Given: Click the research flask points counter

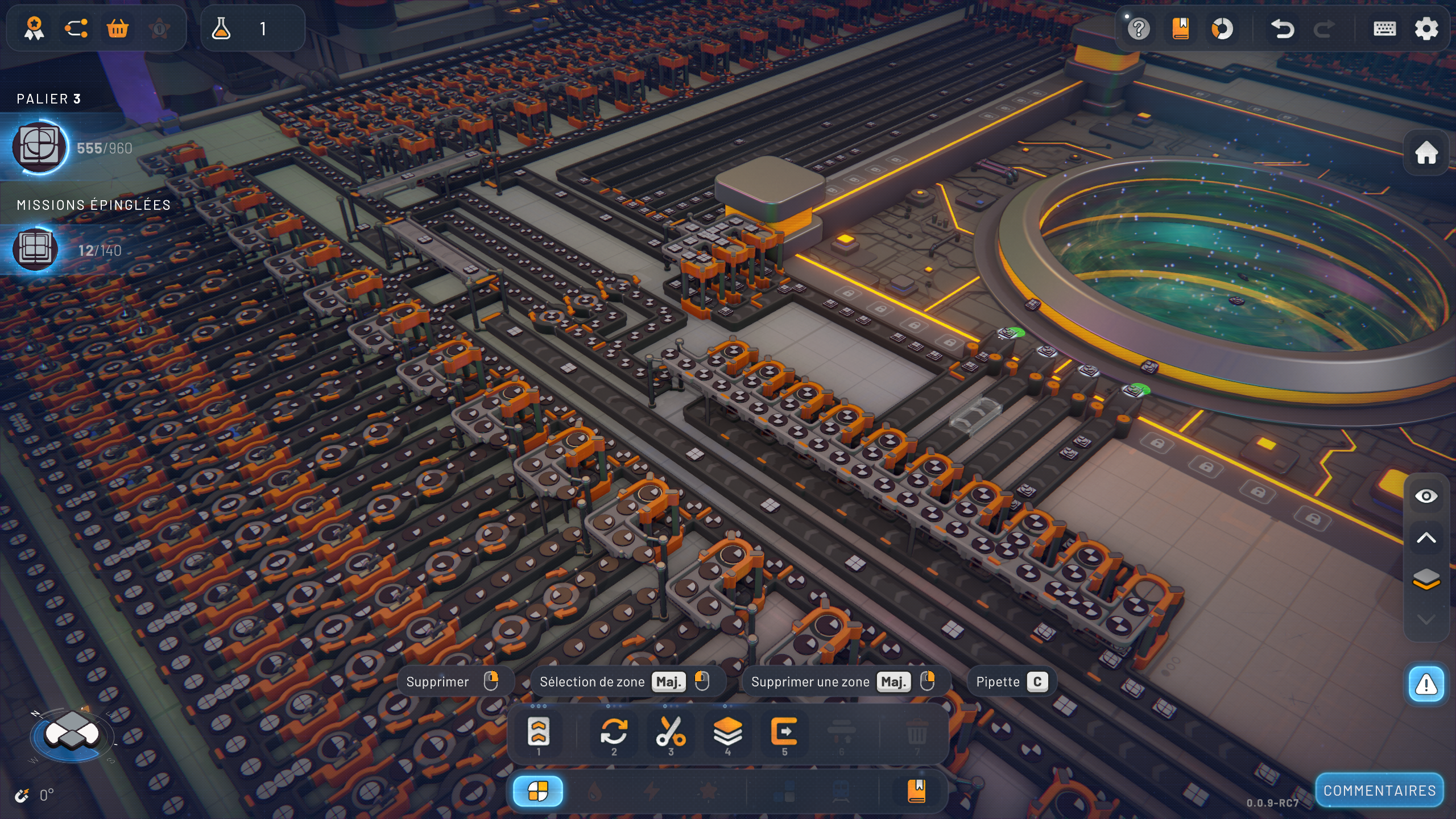Looking at the screenshot, I should (x=252, y=28).
